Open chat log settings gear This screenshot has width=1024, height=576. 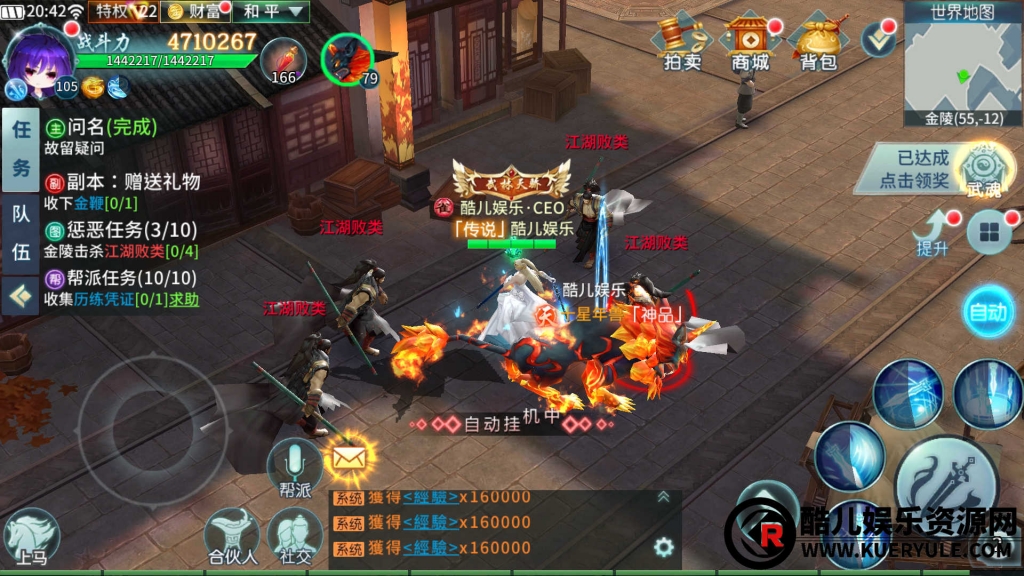tap(664, 546)
